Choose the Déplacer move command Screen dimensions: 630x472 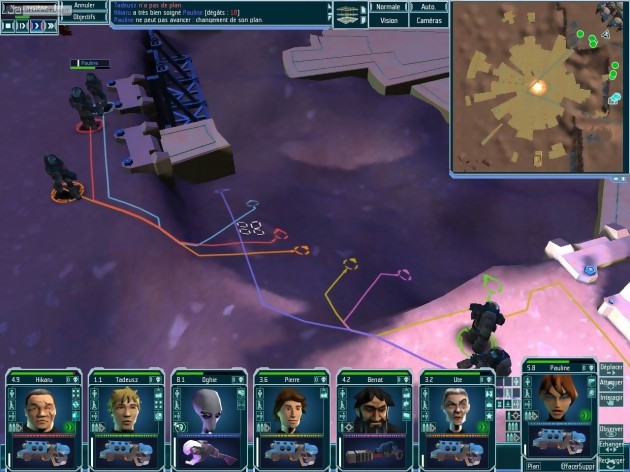(611, 368)
